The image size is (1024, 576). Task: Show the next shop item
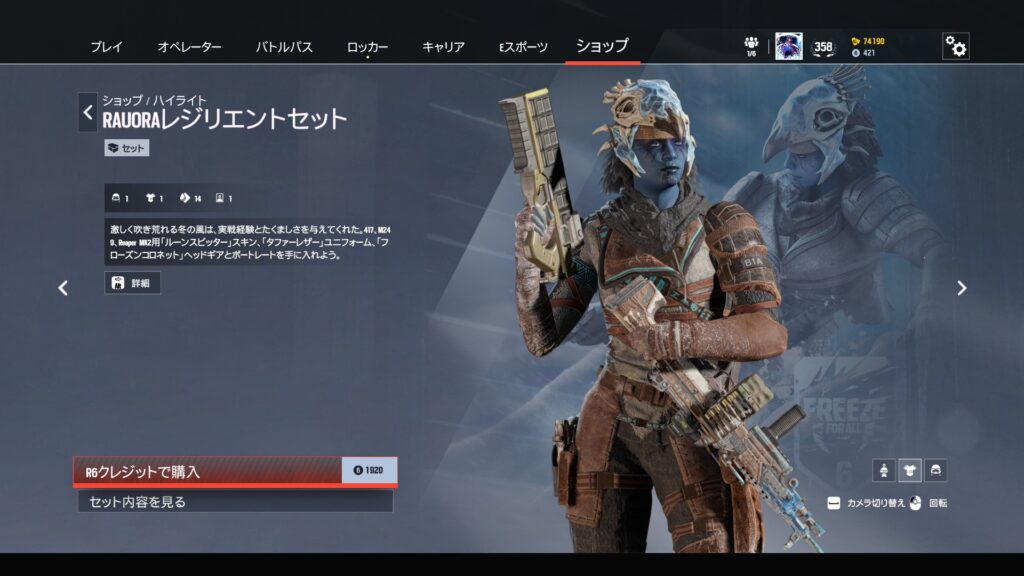pyautogui.click(x=961, y=288)
